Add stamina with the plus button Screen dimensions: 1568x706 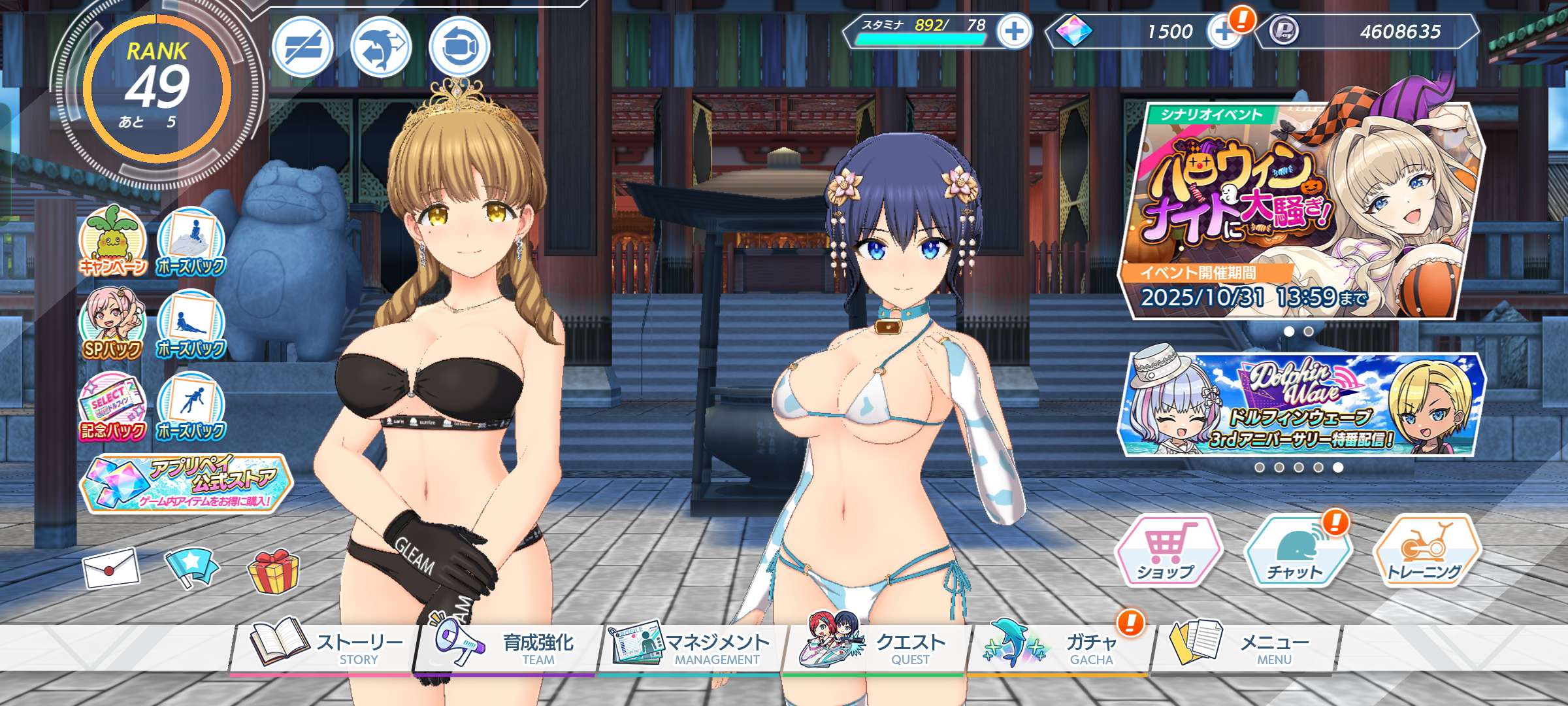(1014, 31)
